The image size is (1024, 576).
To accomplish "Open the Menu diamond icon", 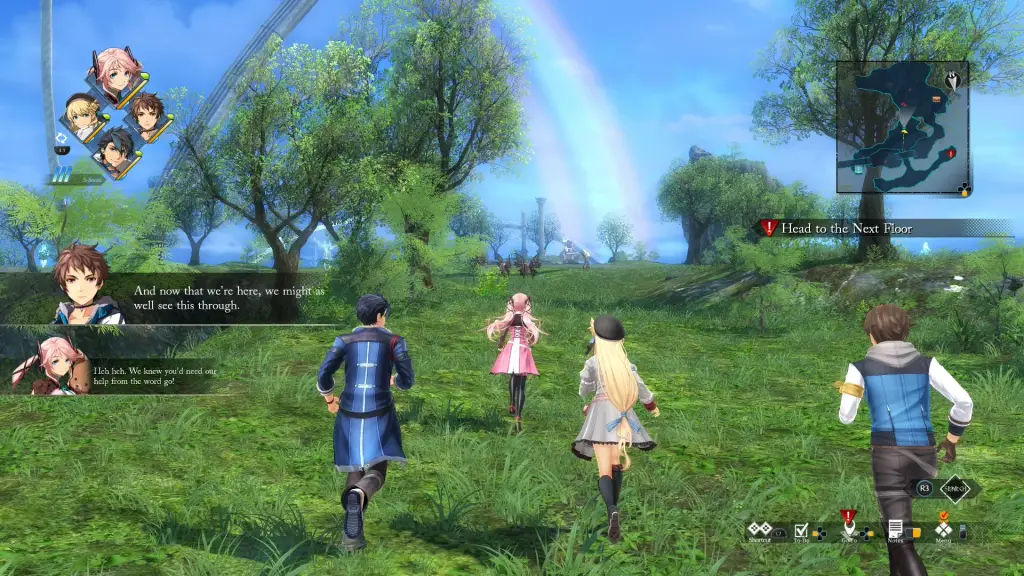I will pyautogui.click(x=942, y=529).
